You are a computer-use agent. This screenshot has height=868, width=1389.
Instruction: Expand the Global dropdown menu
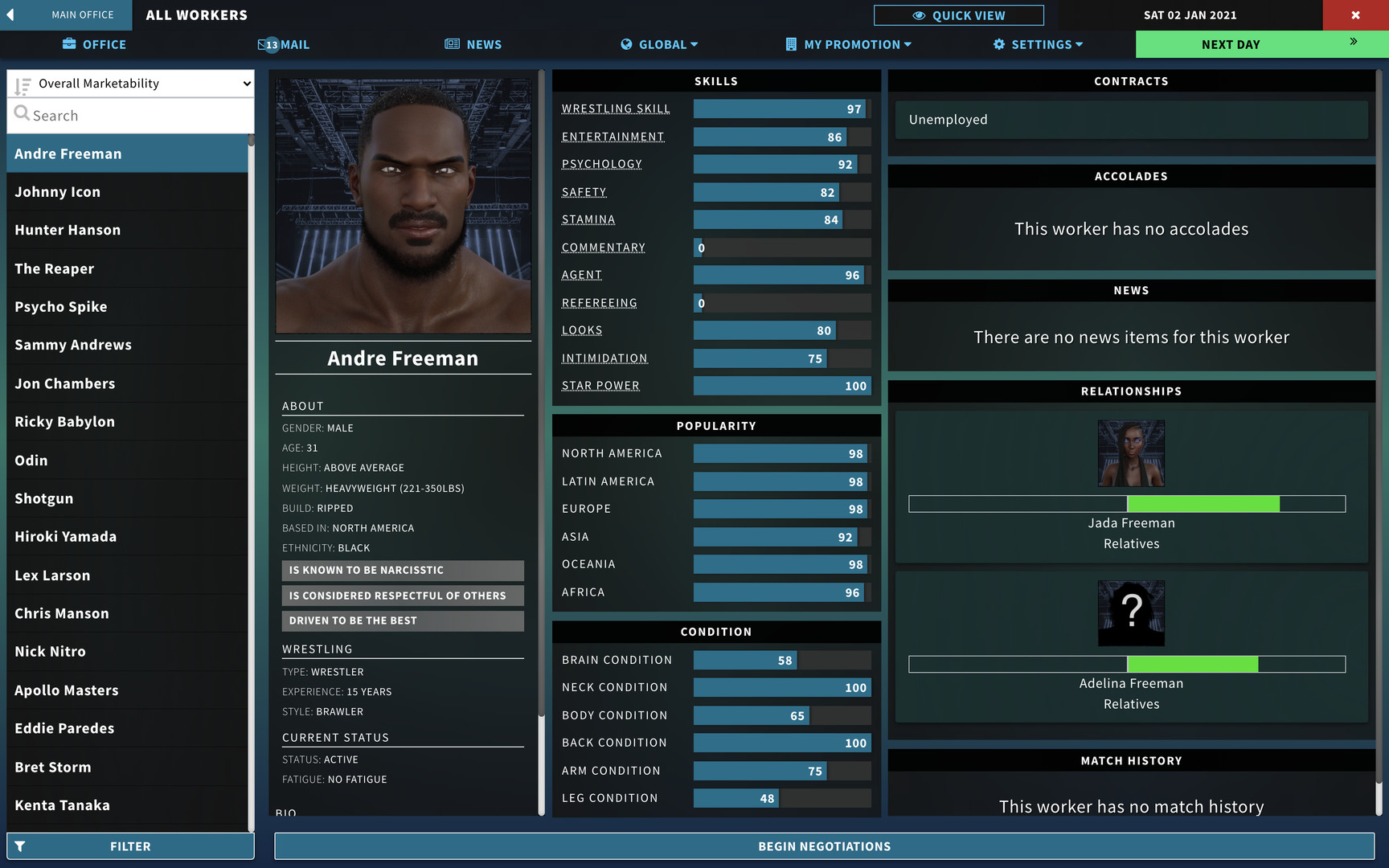click(659, 44)
